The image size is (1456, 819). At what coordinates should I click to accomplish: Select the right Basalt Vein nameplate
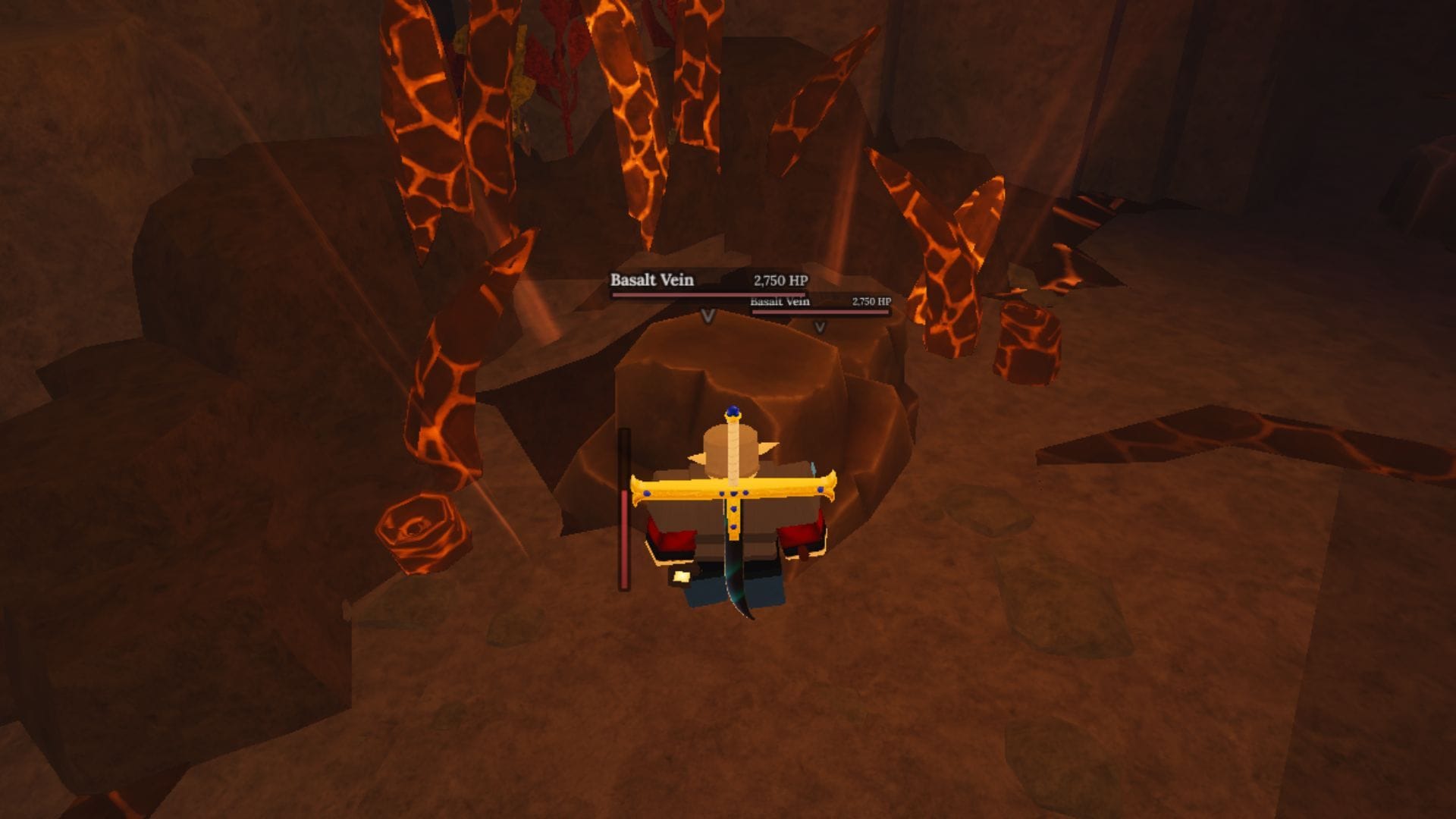tap(779, 301)
